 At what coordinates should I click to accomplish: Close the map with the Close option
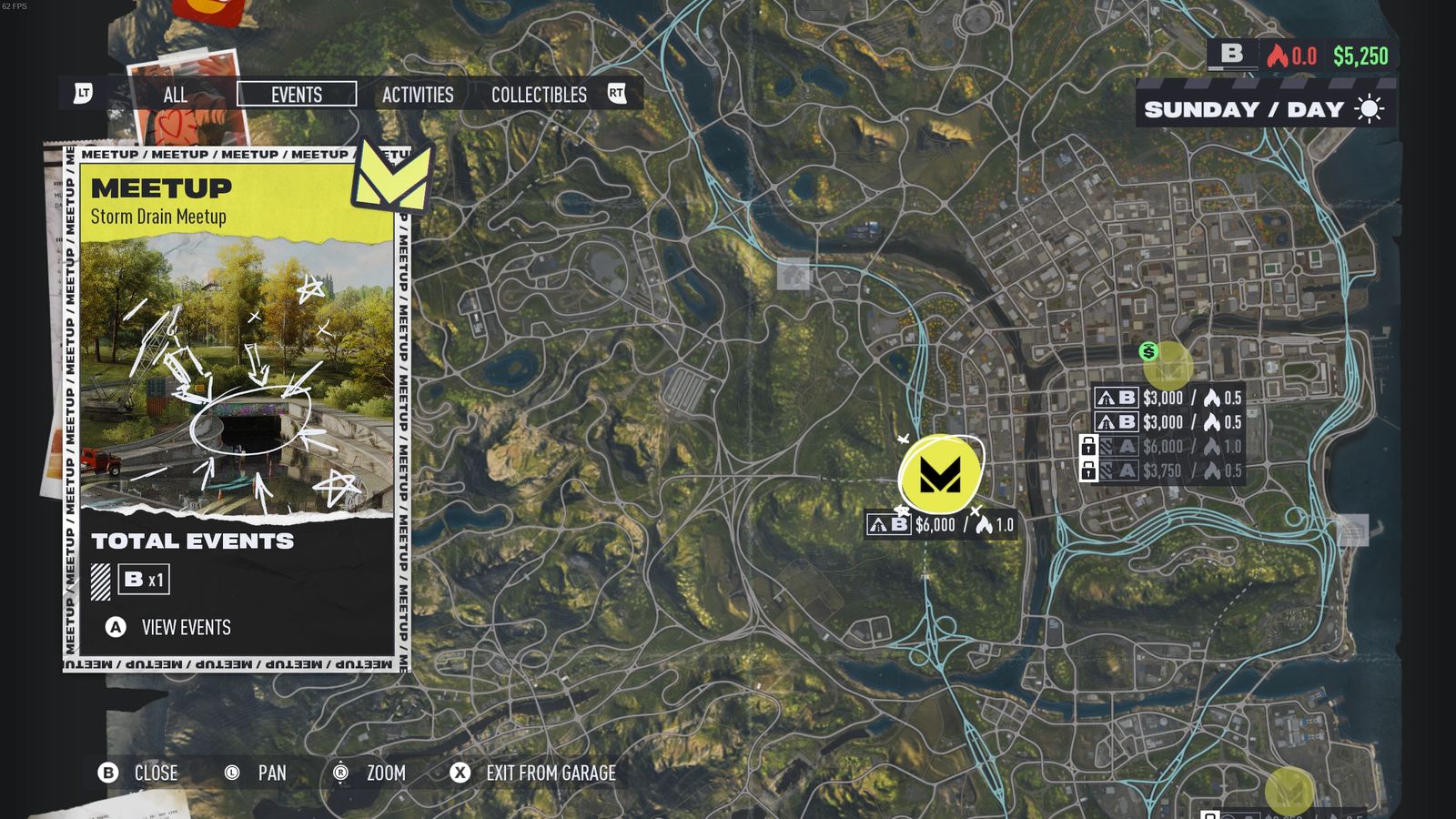point(156,773)
